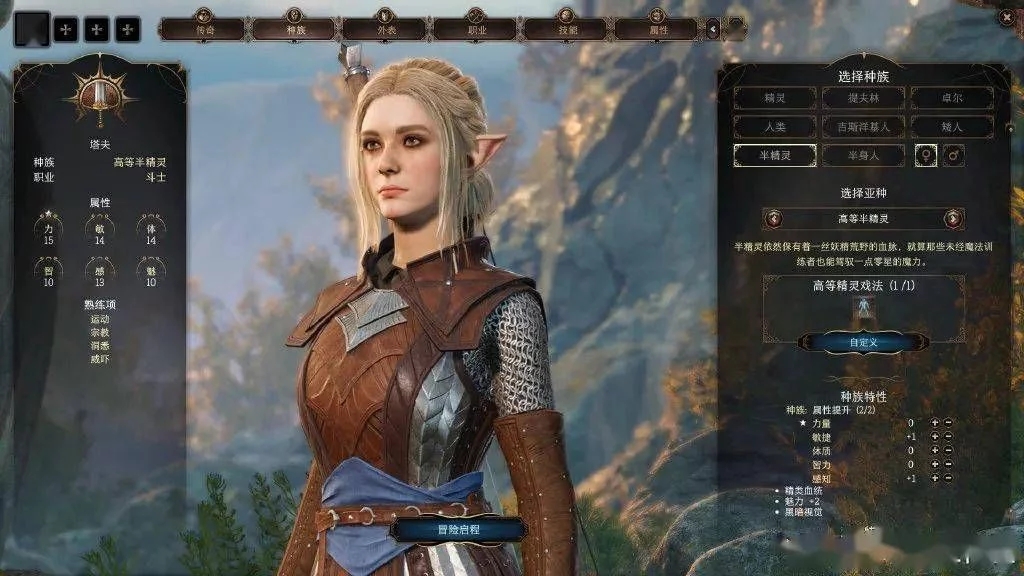Viewport: 1024px width, 576px height.
Task: Increase 力量 (Strength) with its plus button
Action: pos(935,423)
